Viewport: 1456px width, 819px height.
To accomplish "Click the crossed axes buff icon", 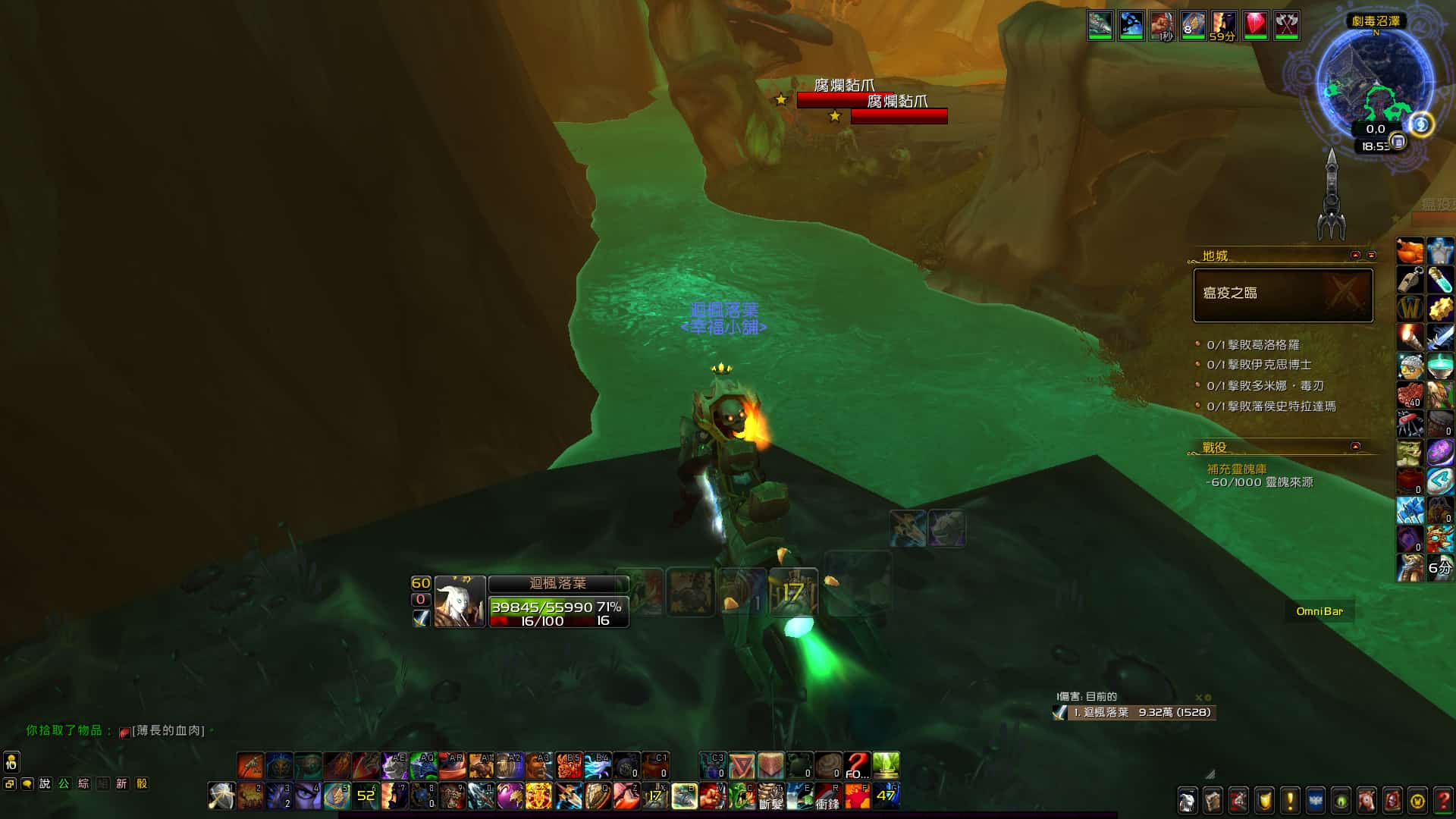I will [x=1286, y=25].
